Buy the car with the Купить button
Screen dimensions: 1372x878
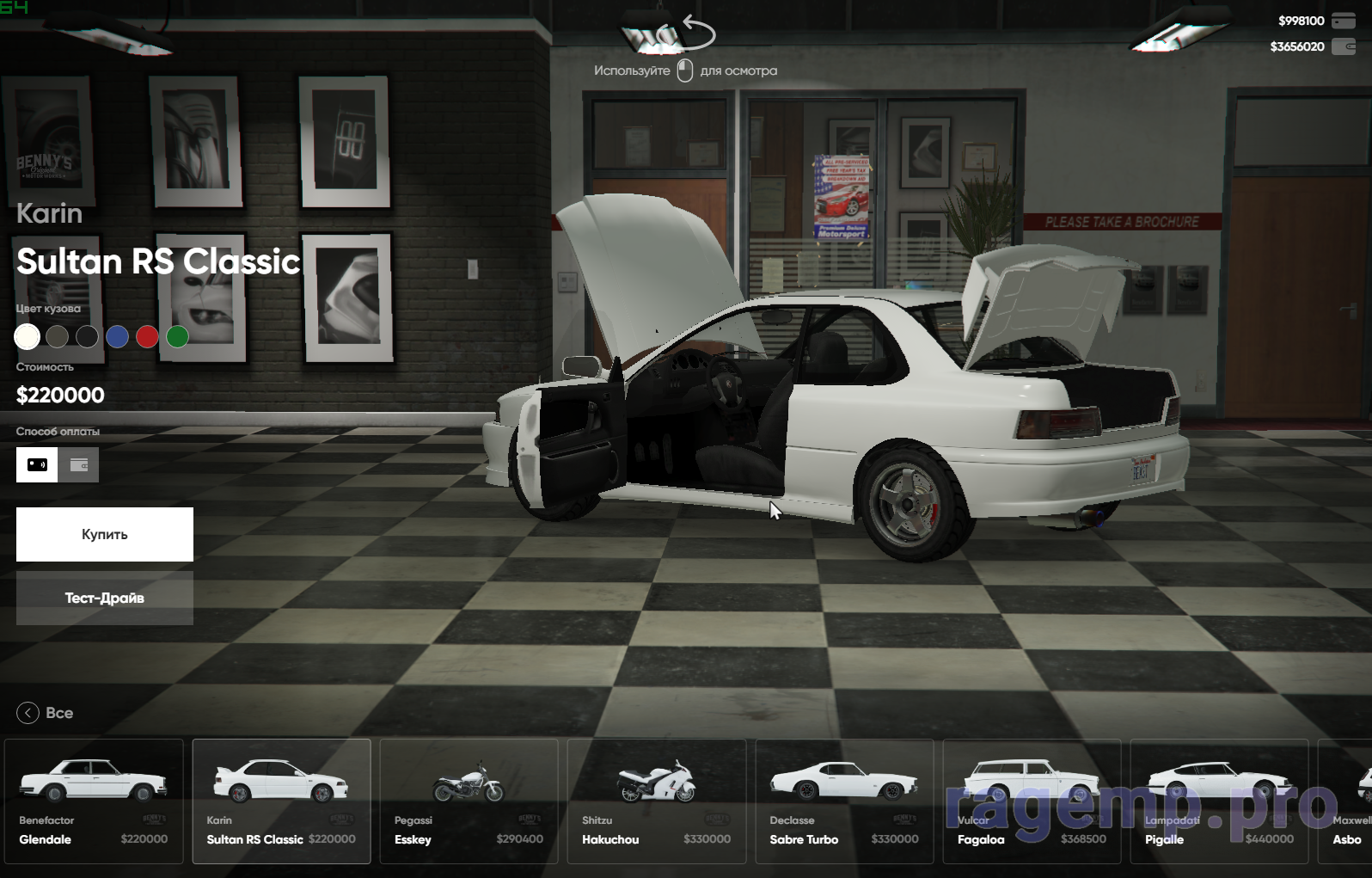[105, 534]
